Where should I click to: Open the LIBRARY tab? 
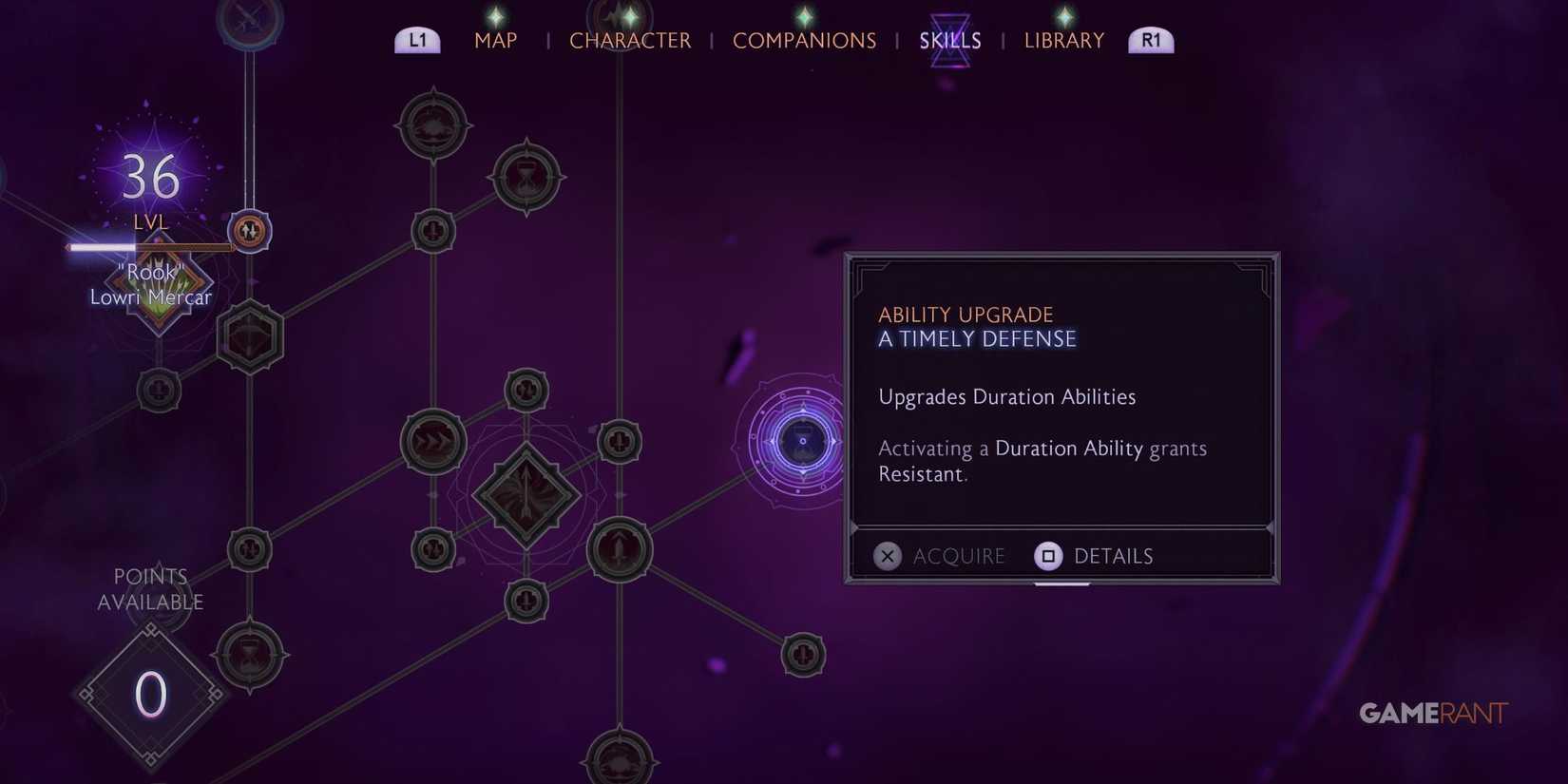coord(1063,40)
